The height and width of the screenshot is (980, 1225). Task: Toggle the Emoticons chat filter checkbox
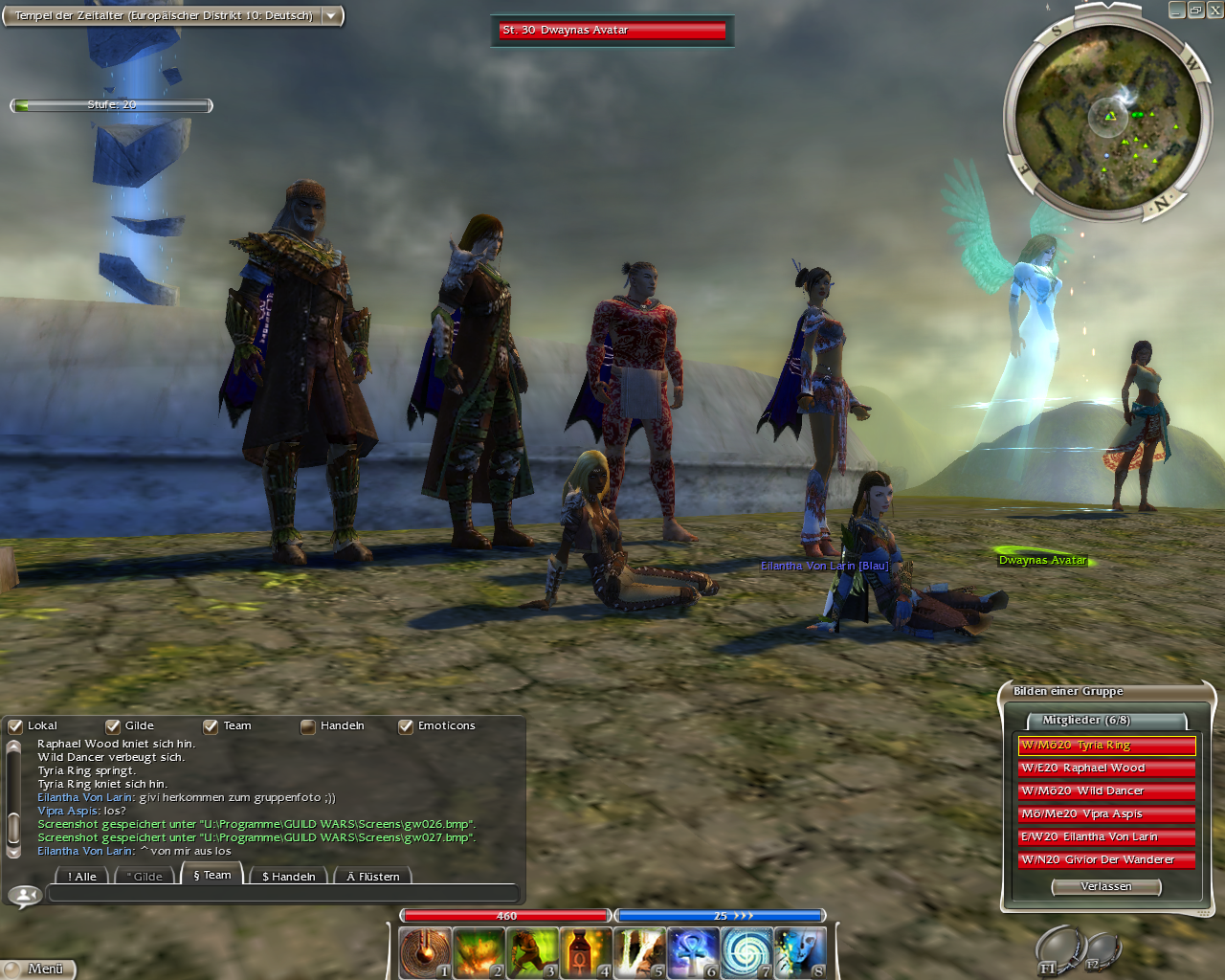click(406, 726)
